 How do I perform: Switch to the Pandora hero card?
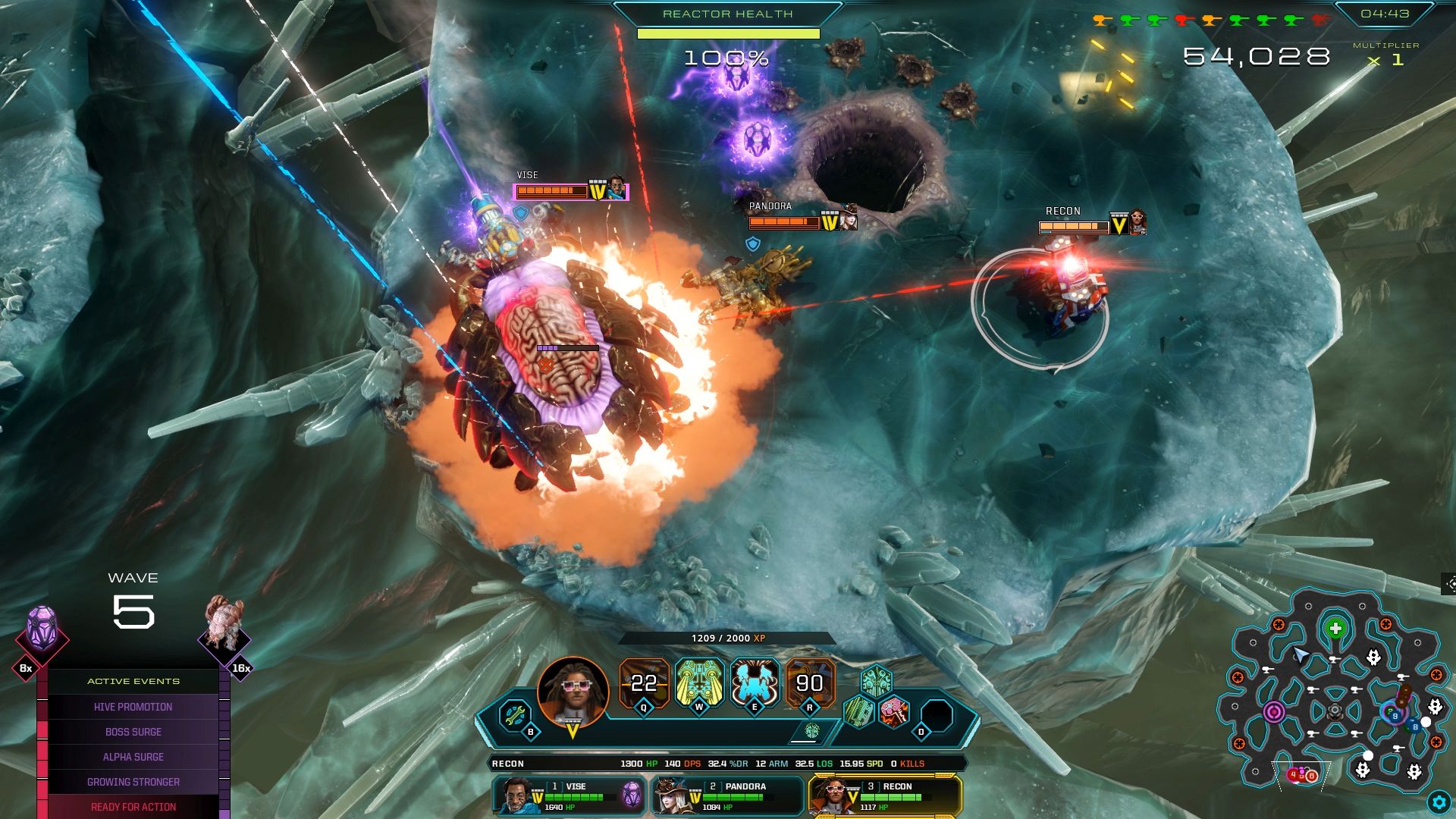click(728, 796)
